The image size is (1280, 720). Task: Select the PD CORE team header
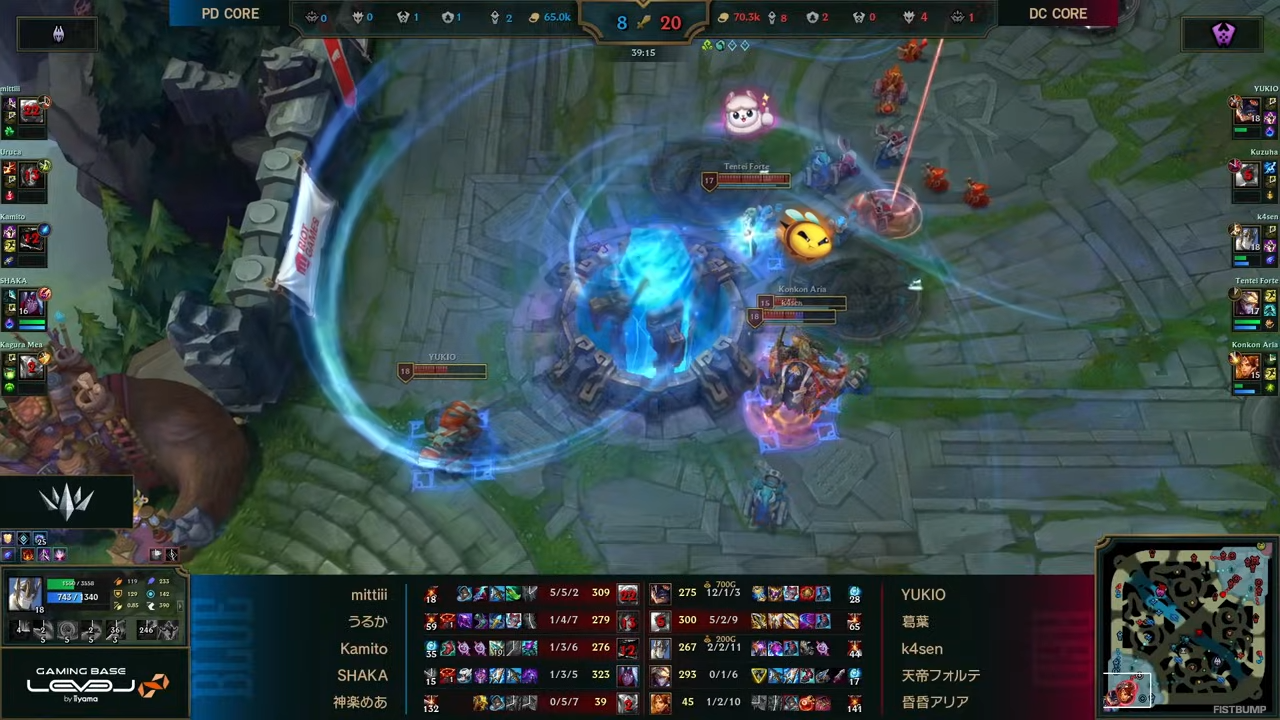click(x=230, y=13)
